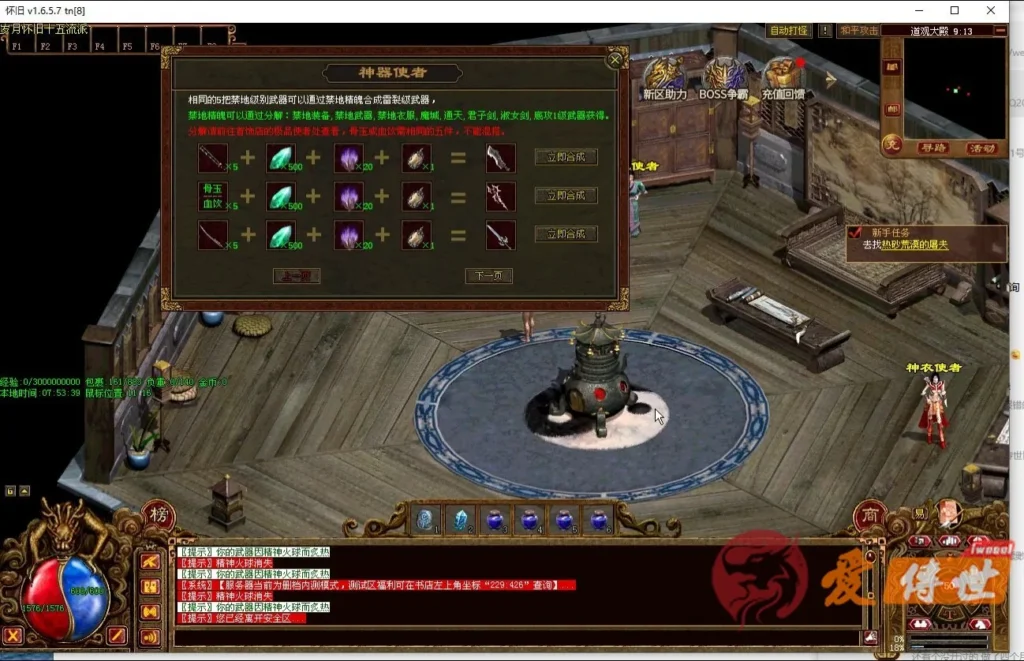This screenshot has height=661, width=1024.
Task: Open the BOSS争霸 event icon
Action: pyautogui.click(x=723, y=78)
